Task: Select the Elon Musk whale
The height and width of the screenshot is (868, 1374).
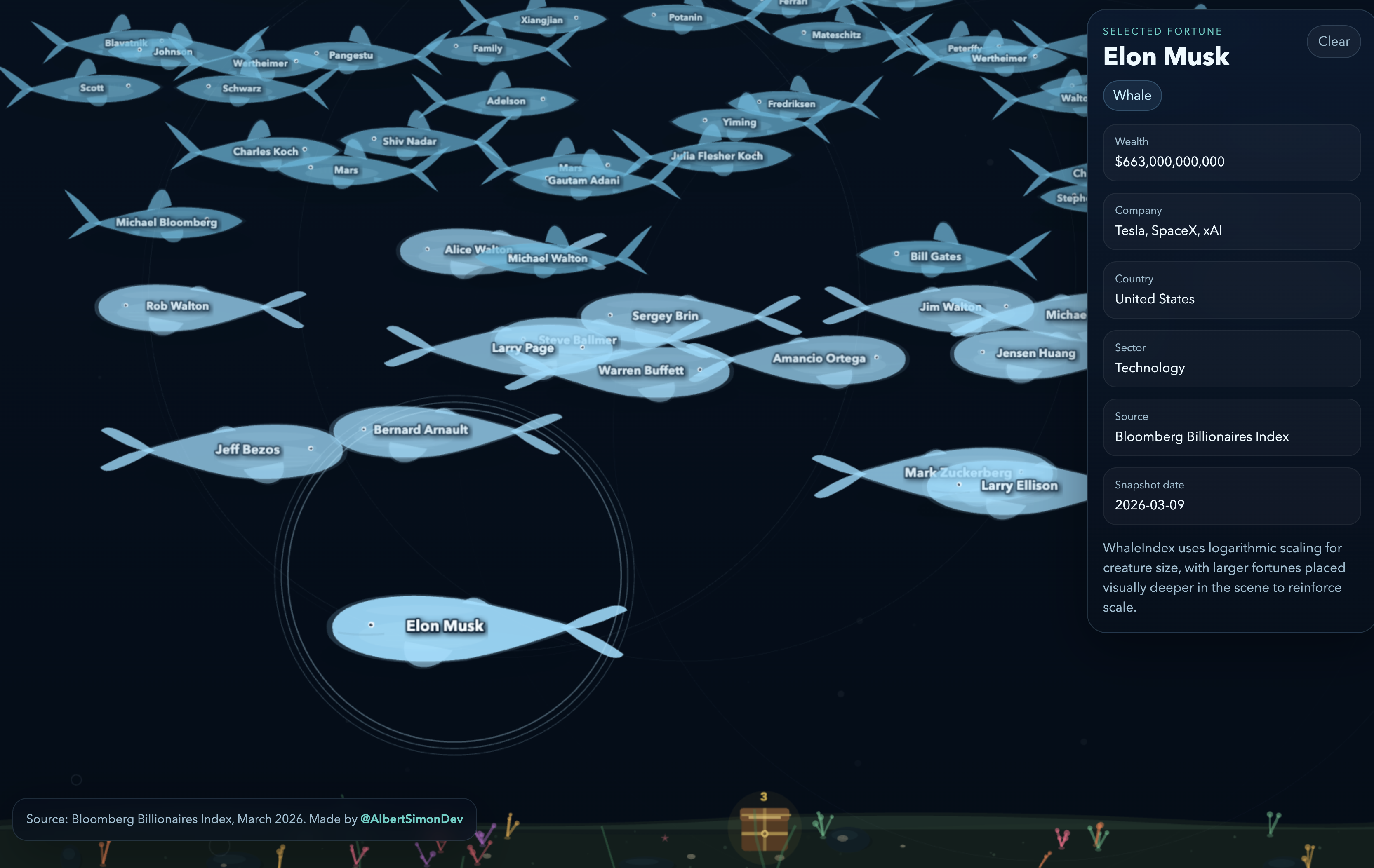Action: (445, 626)
